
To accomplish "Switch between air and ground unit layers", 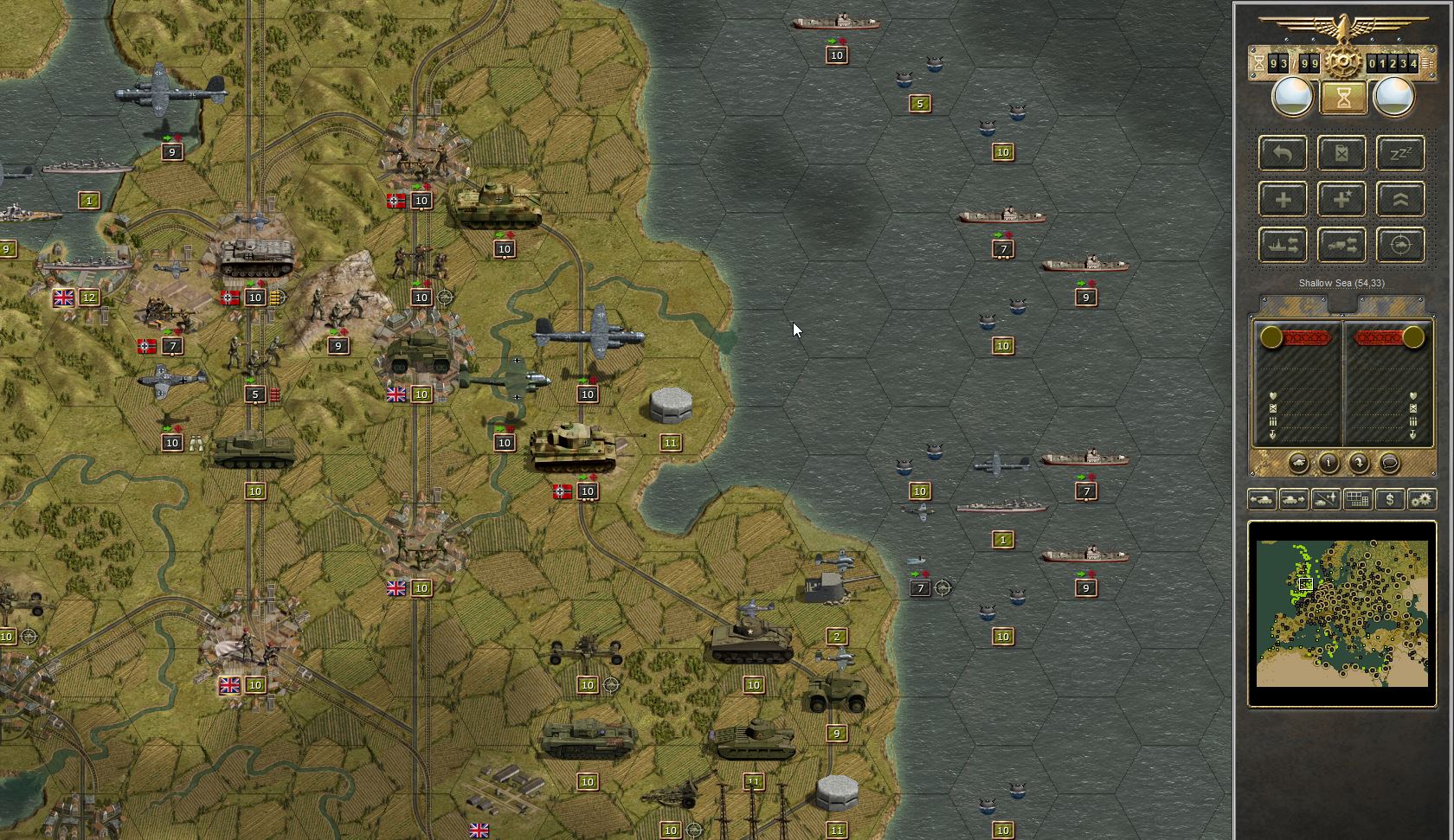I will point(1324,499).
